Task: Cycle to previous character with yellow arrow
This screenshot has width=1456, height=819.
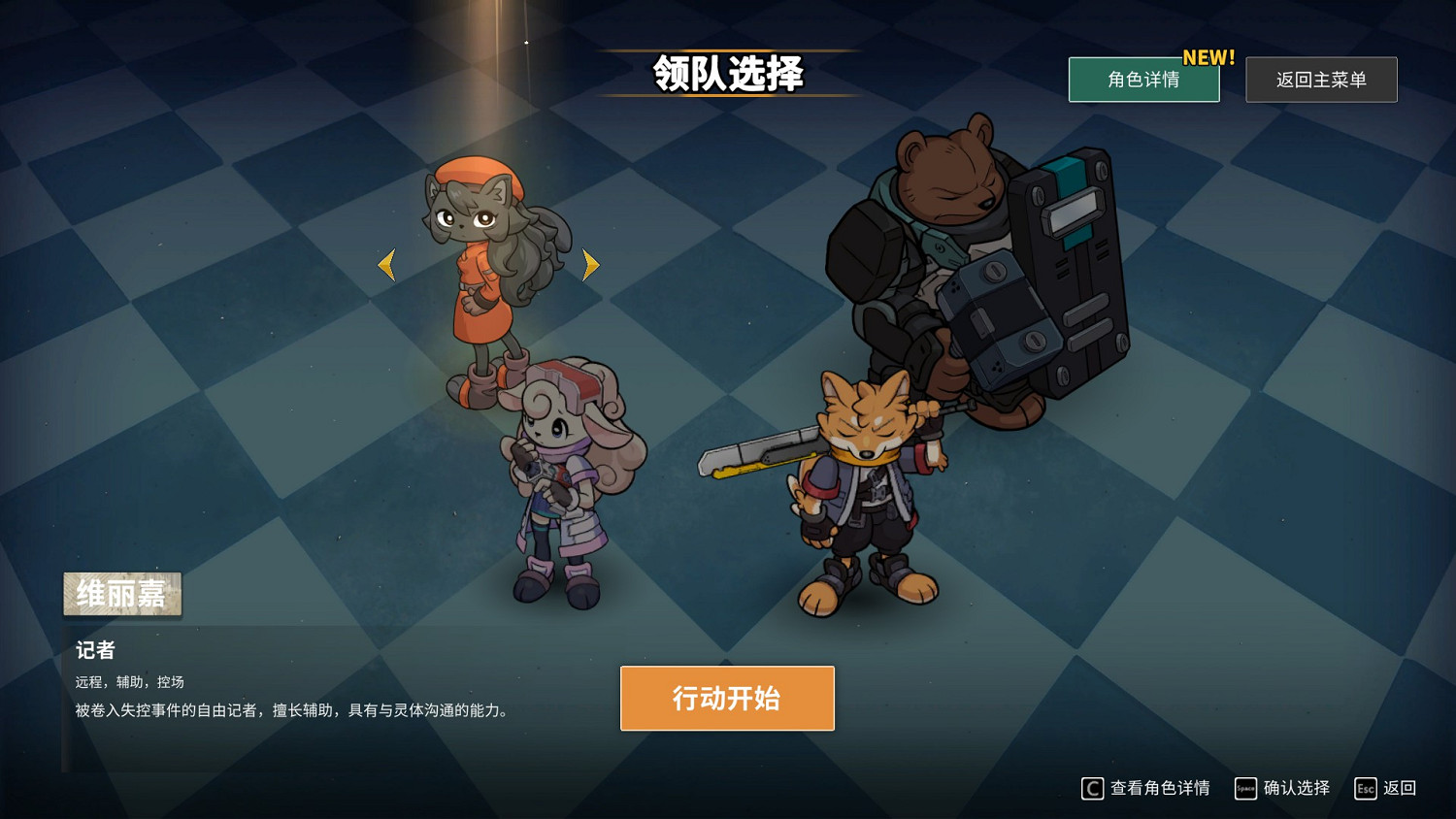Action: click(x=385, y=264)
